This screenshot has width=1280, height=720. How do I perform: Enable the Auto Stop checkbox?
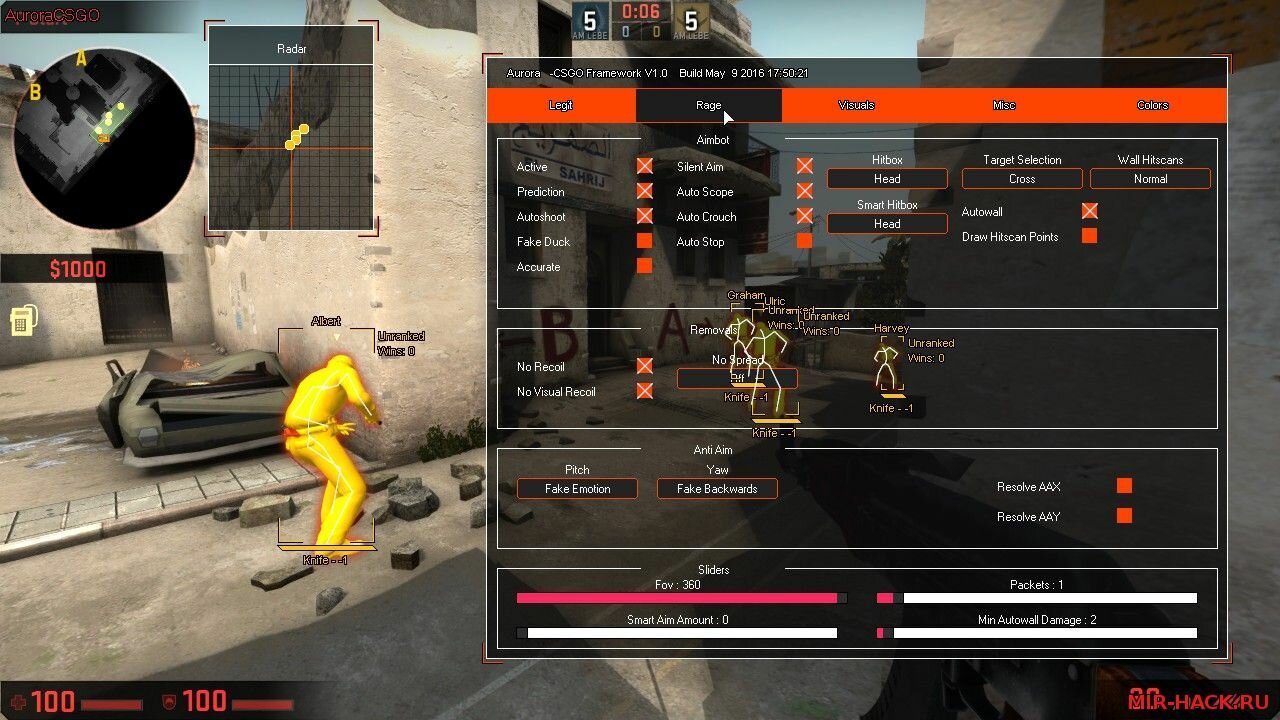[804, 241]
